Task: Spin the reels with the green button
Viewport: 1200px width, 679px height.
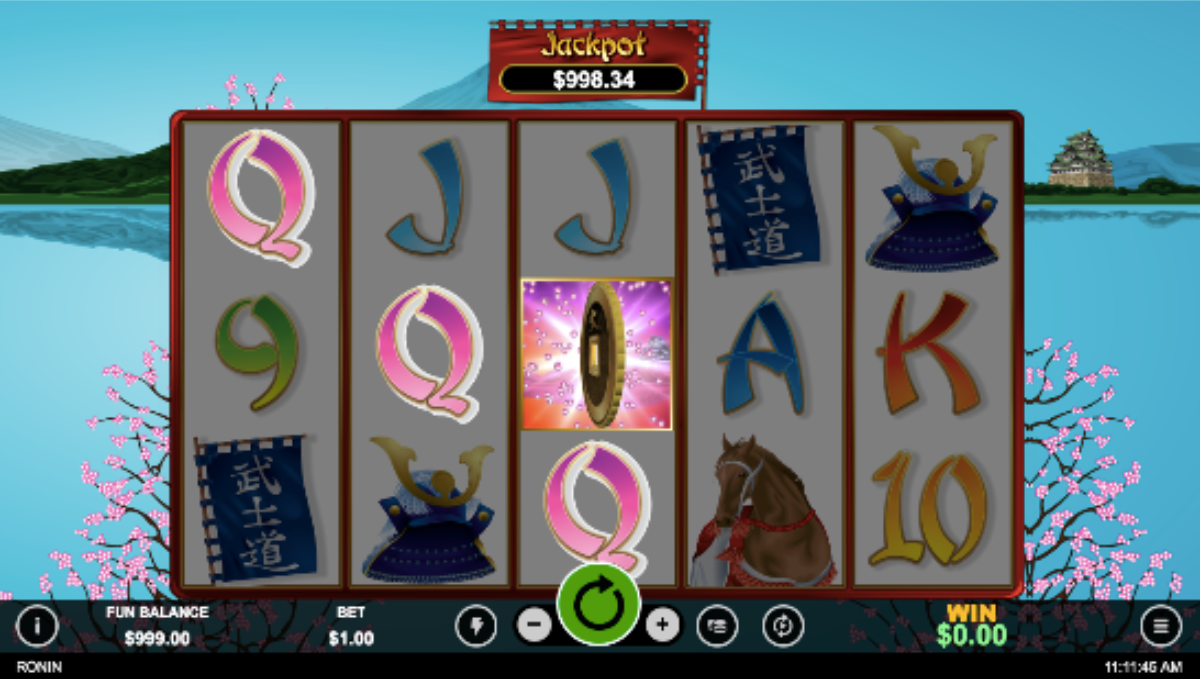Action: pos(598,606)
